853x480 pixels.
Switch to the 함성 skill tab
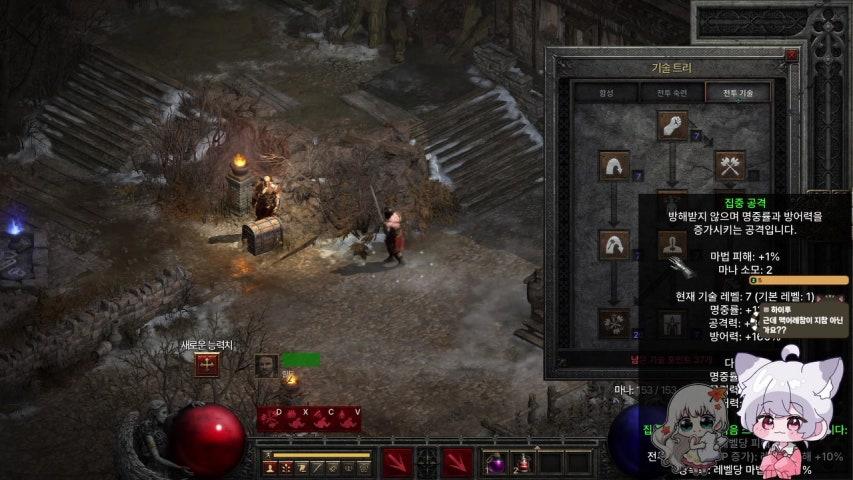click(x=606, y=92)
